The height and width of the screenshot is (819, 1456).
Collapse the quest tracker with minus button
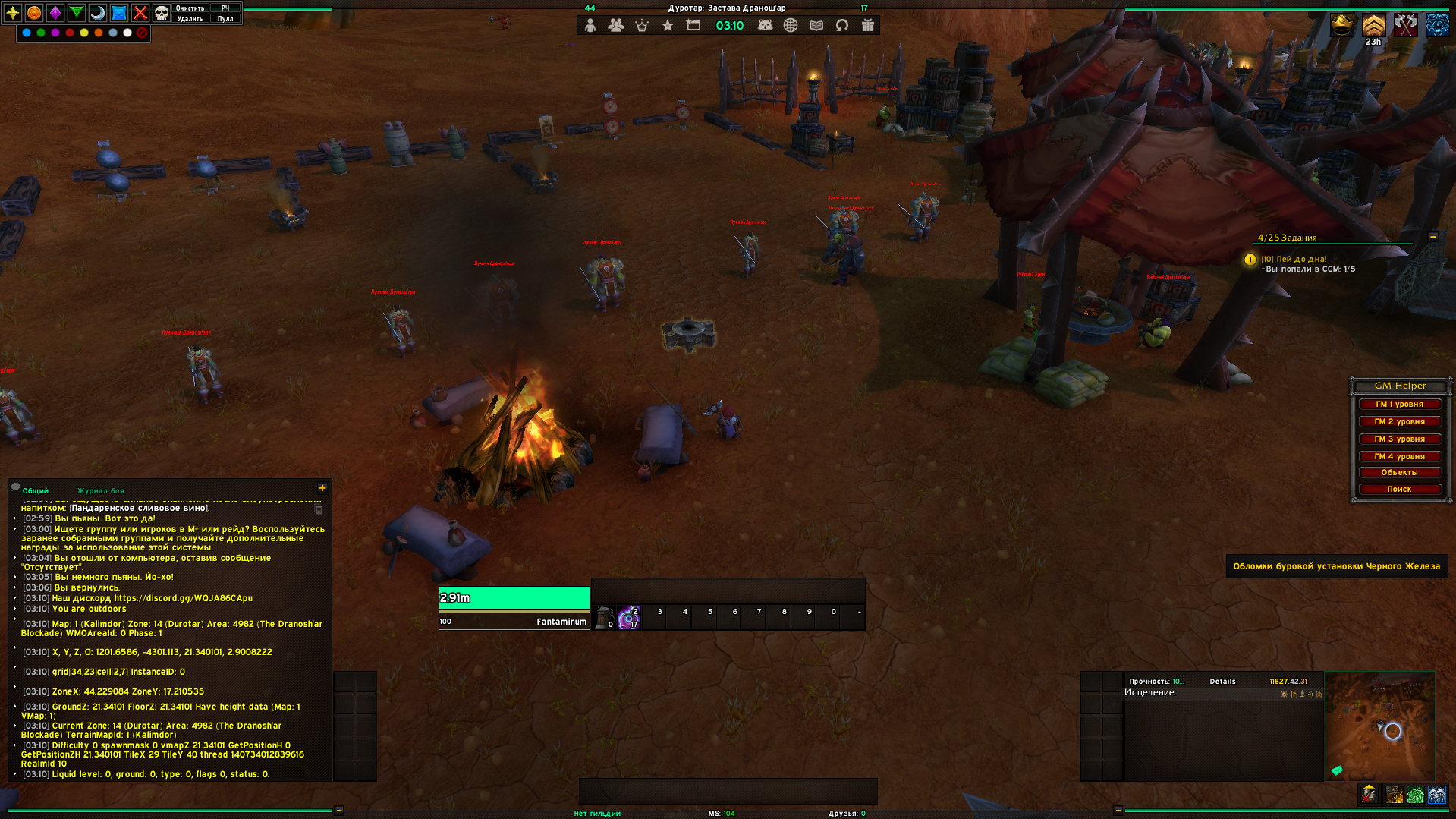click(x=1433, y=237)
